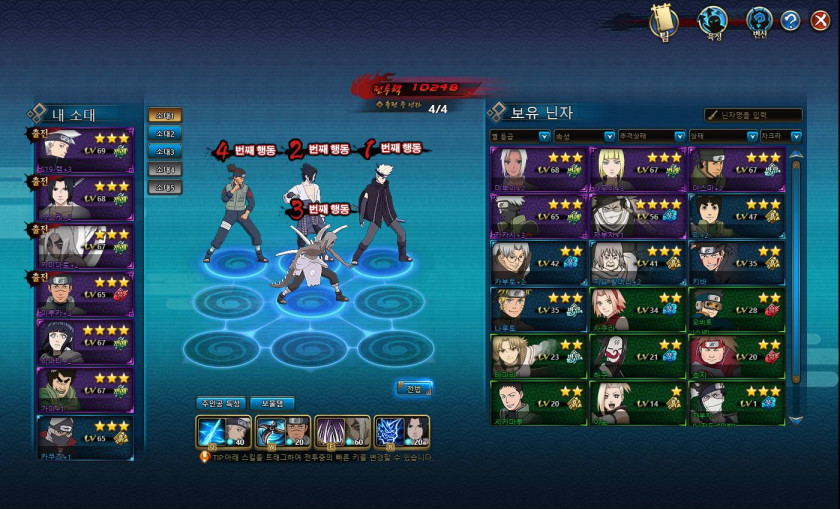Select the E purple bone spikes skill
Screen dimensions: 840x509
(342, 432)
